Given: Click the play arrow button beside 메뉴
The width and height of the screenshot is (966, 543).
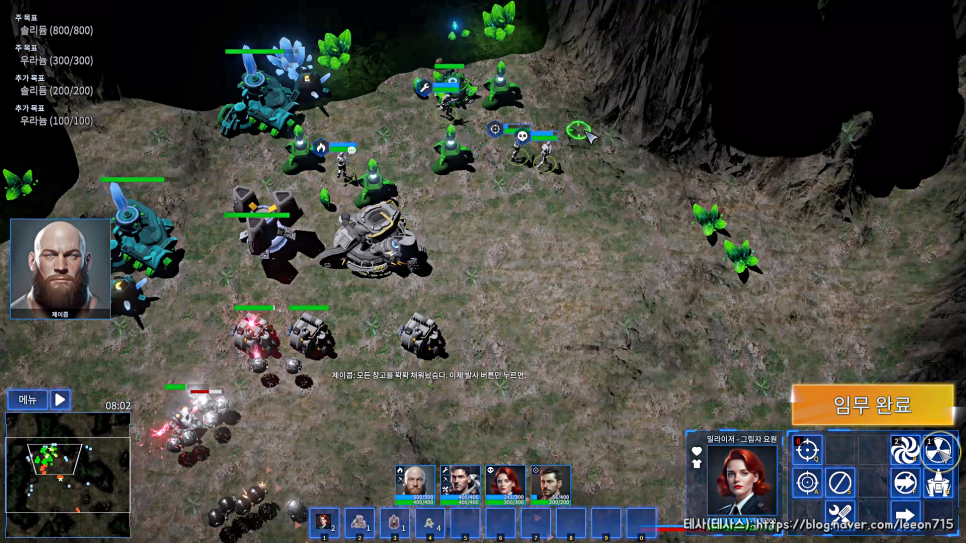Looking at the screenshot, I should pos(60,400).
